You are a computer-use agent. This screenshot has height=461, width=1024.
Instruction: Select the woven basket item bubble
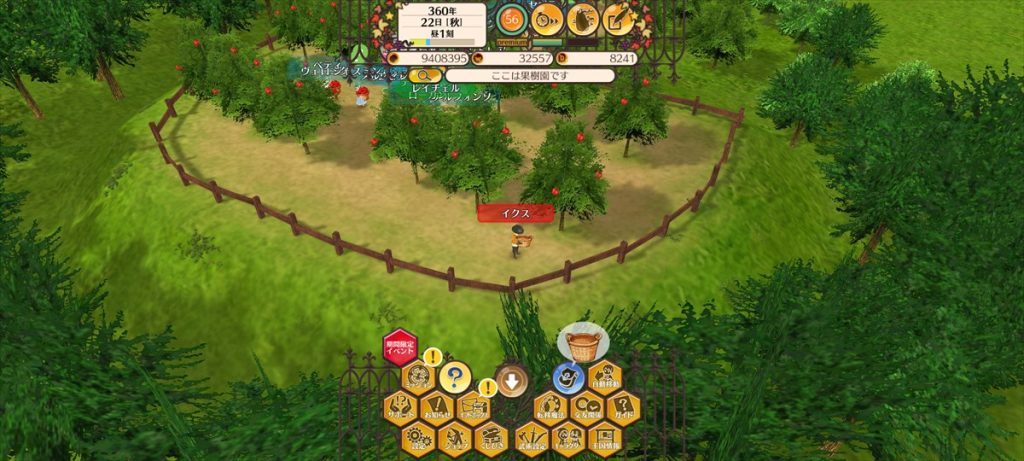583,344
